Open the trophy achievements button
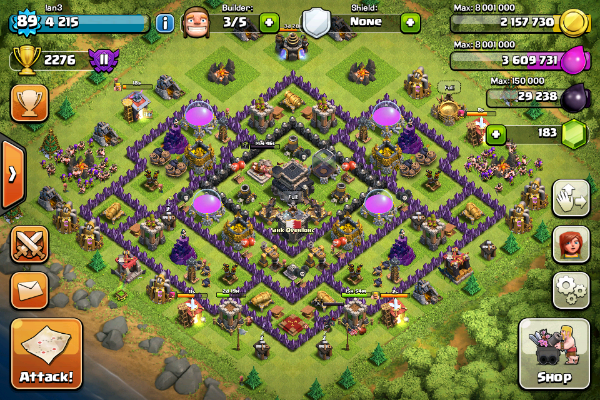 click(x=29, y=102)
